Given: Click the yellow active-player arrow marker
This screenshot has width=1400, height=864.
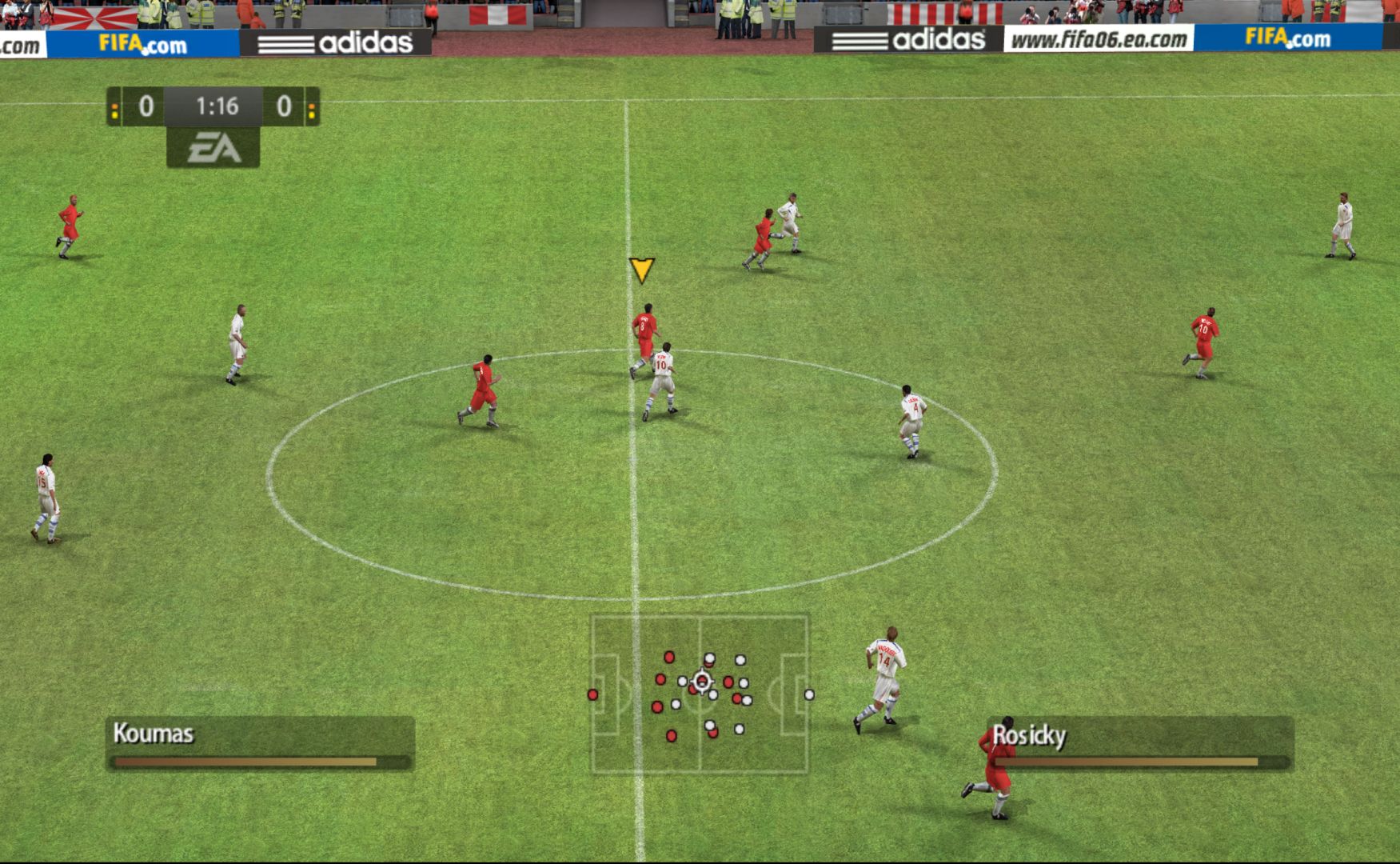Looking at the screenshot, I should (x=641, y=270).
